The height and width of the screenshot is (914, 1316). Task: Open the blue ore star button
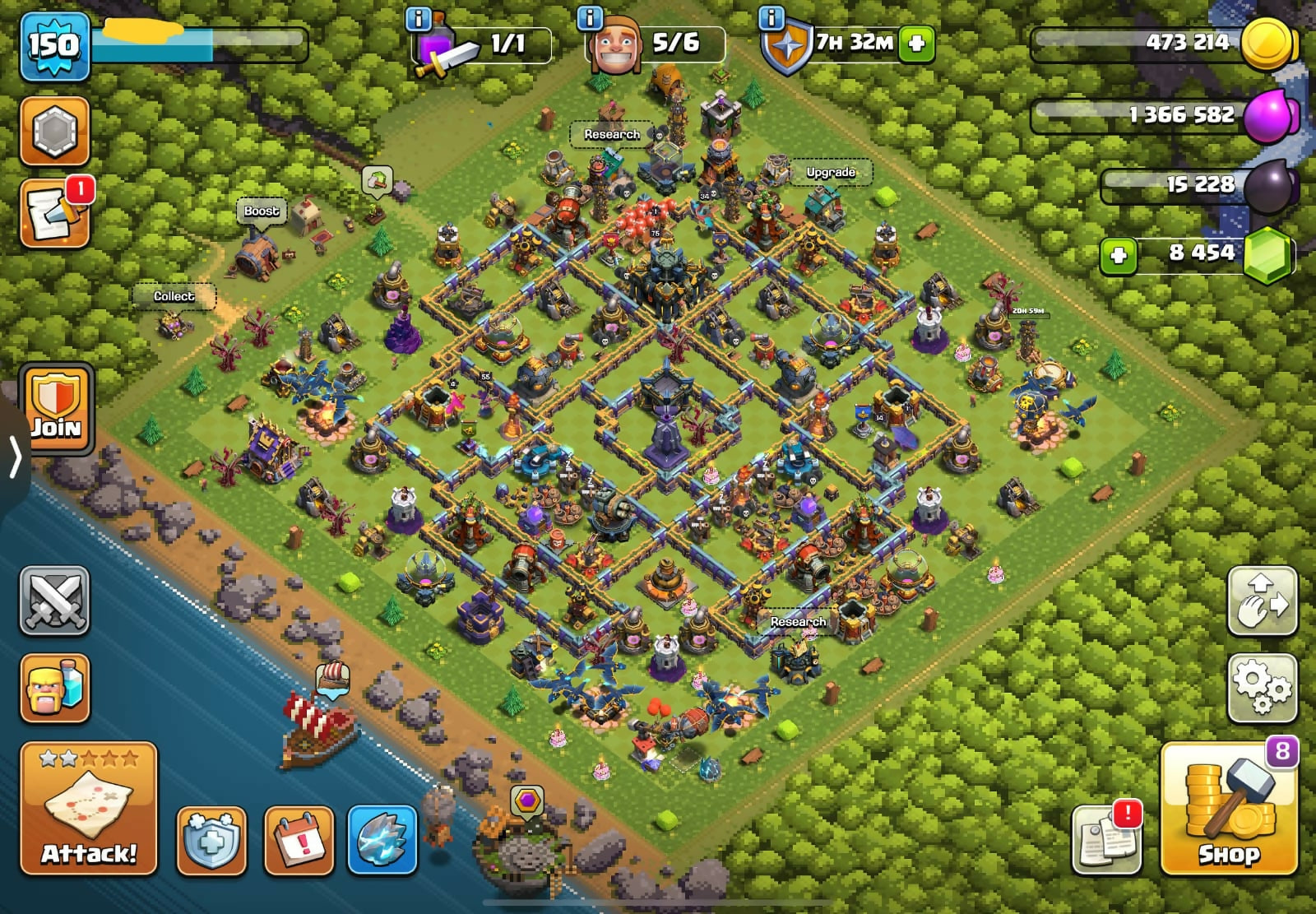382,841
